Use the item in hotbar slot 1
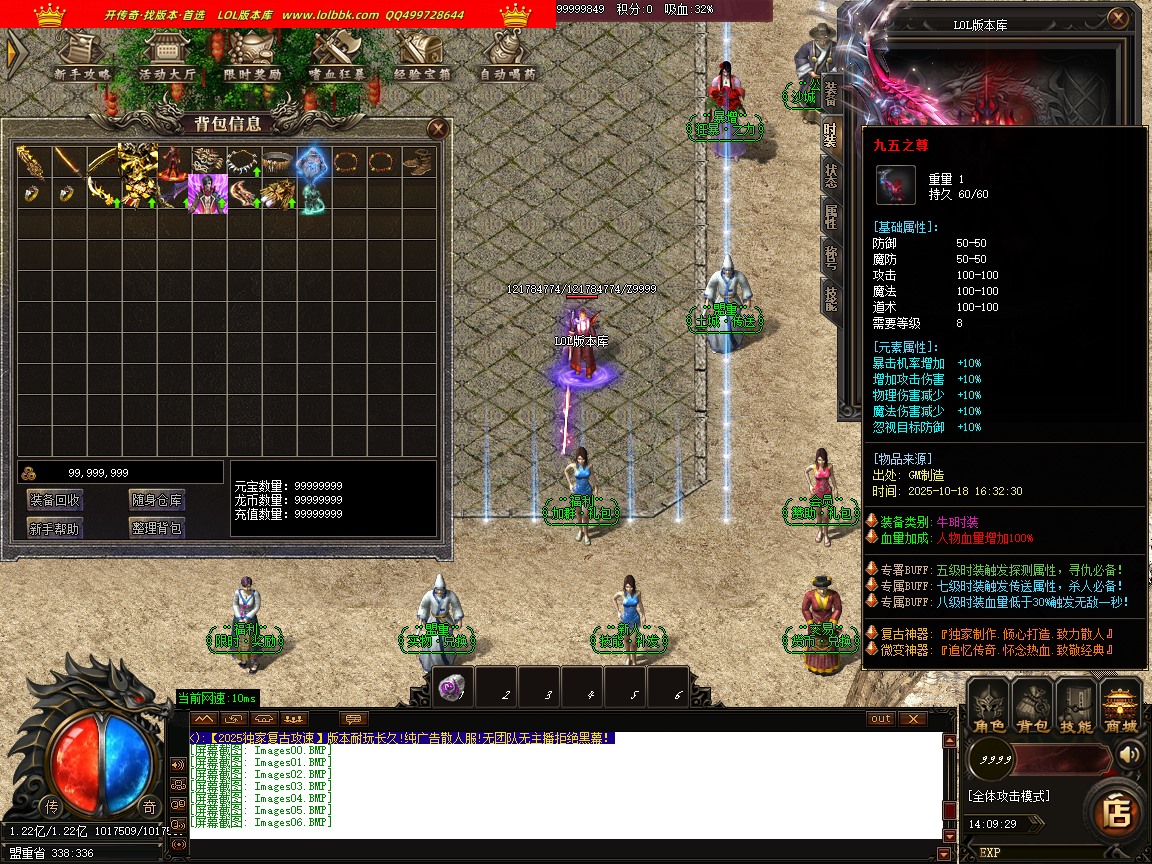This screenshot has height=864, width=1152. (453, 688)
